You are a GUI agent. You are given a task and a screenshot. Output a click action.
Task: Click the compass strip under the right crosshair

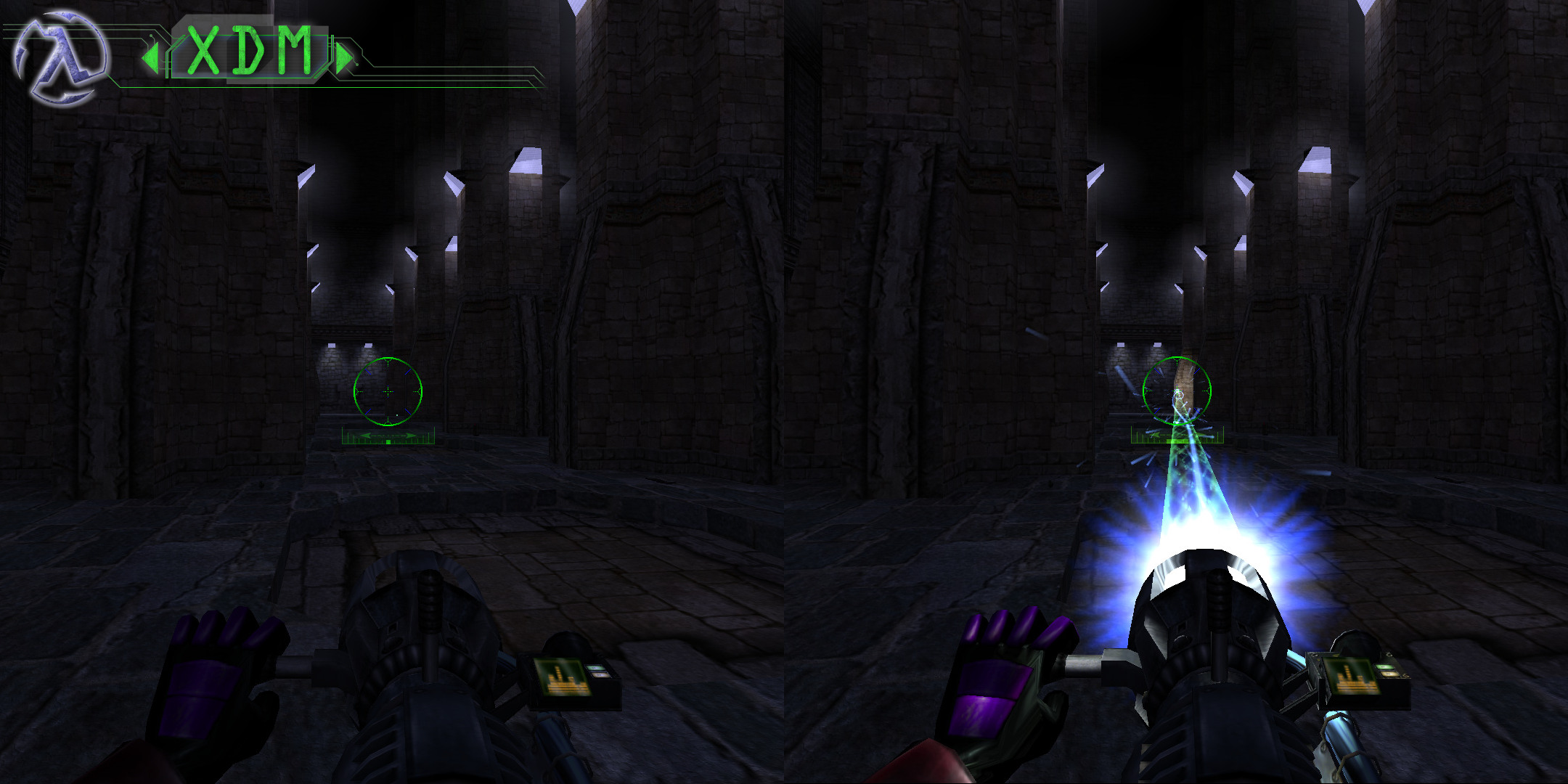click(1177, 436)
